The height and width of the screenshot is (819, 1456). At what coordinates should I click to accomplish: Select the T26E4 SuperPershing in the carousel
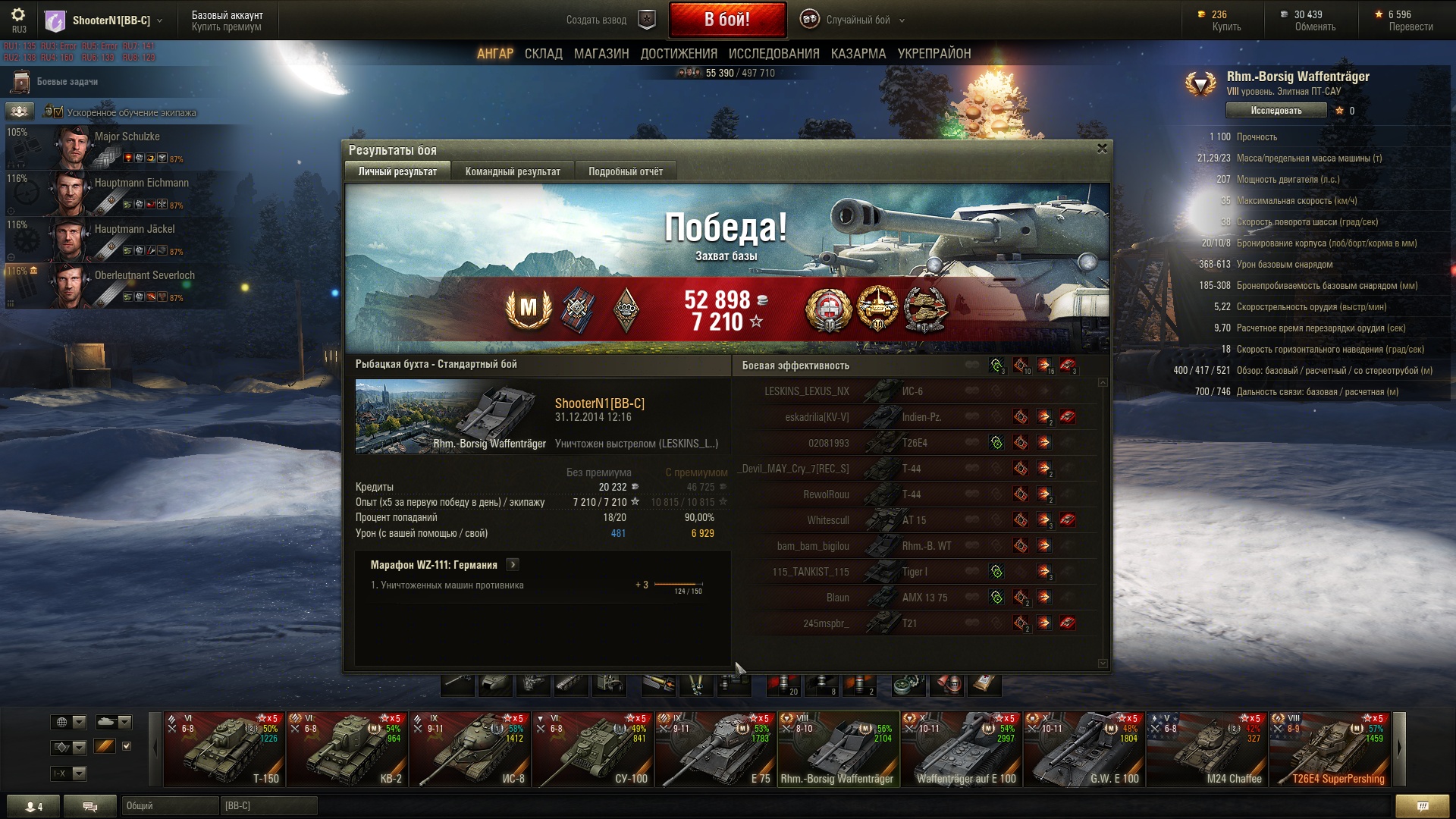(x=1330, y=749)
